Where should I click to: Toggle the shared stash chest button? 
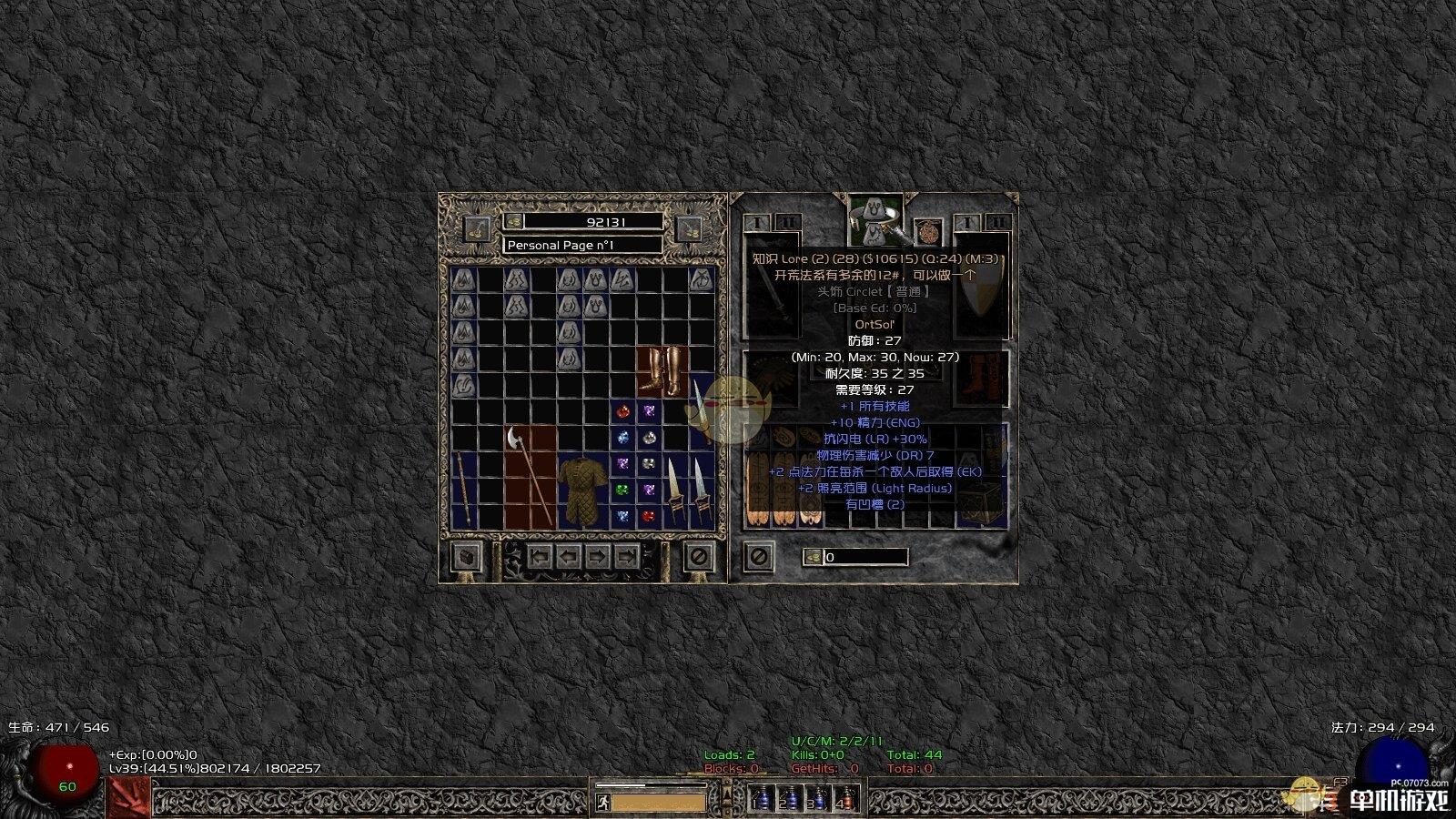467,556
